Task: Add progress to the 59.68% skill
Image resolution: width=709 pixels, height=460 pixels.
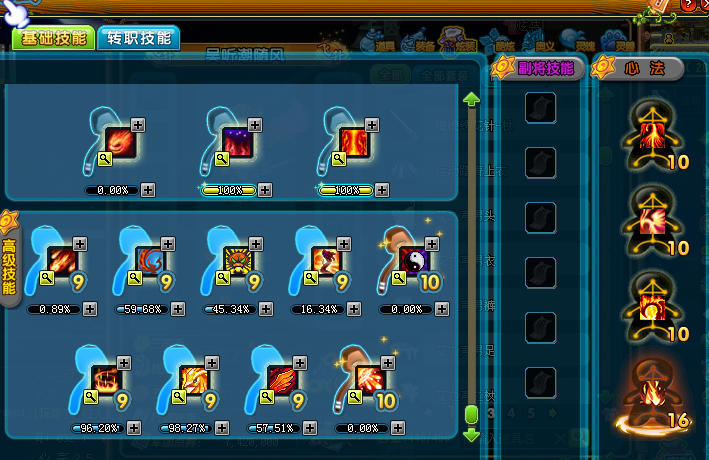Action: 178,310
